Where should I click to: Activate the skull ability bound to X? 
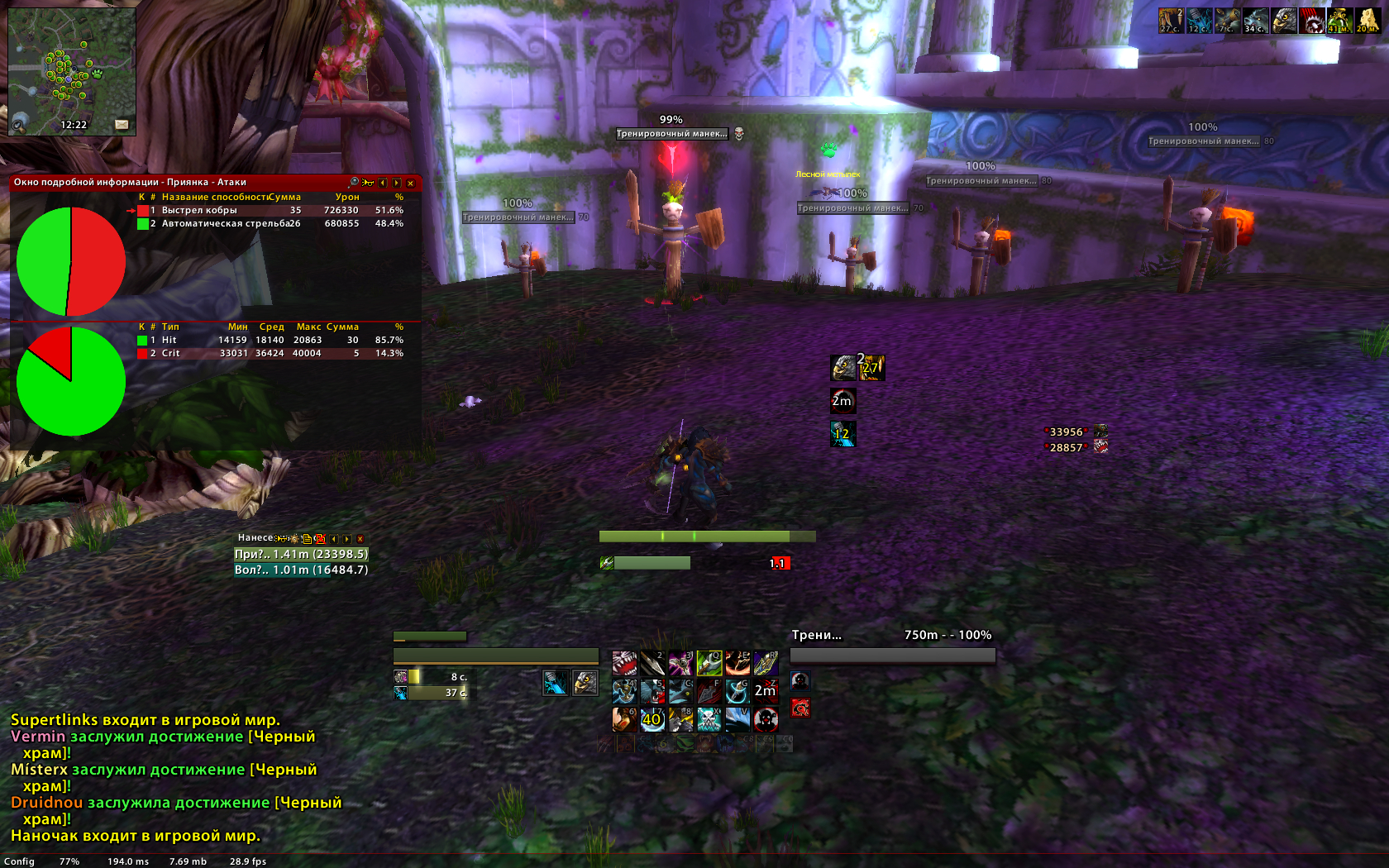point(709,719)
